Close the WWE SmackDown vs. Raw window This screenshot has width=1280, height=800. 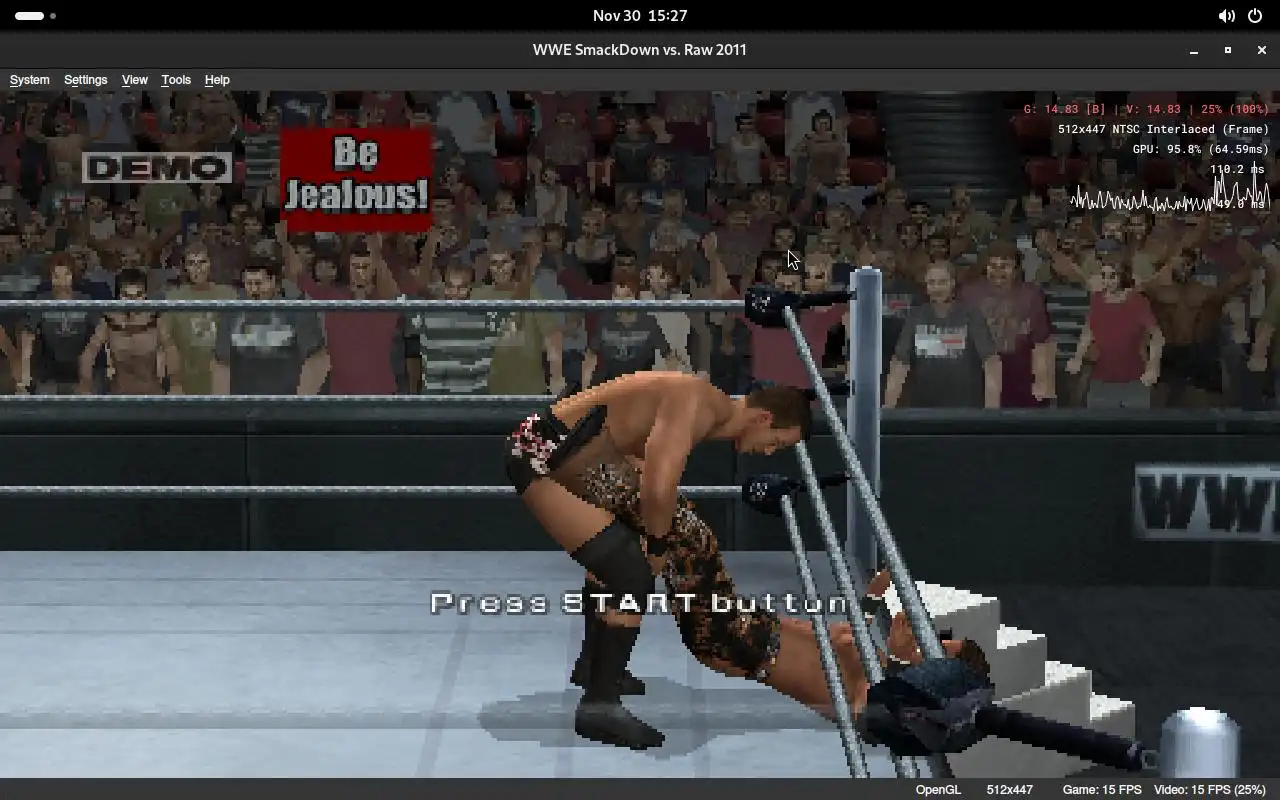pos(1261,50)
